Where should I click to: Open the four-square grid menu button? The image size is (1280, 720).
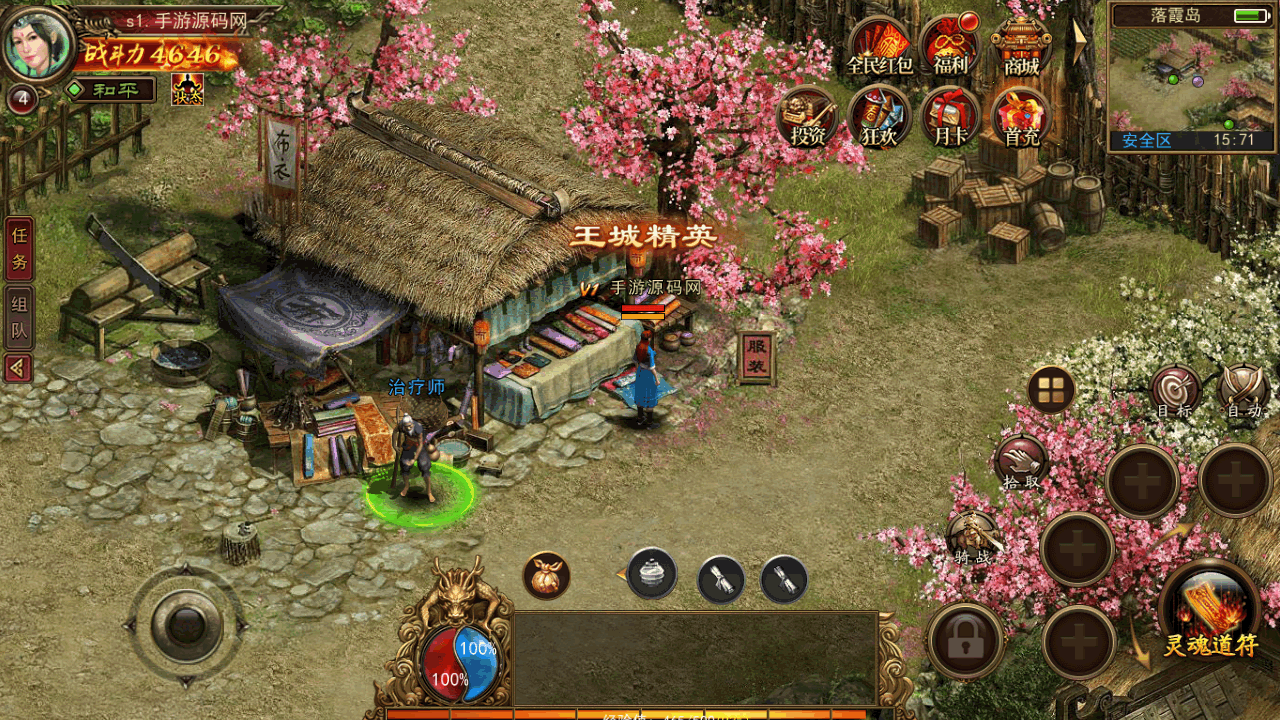tap(1051, 389)
